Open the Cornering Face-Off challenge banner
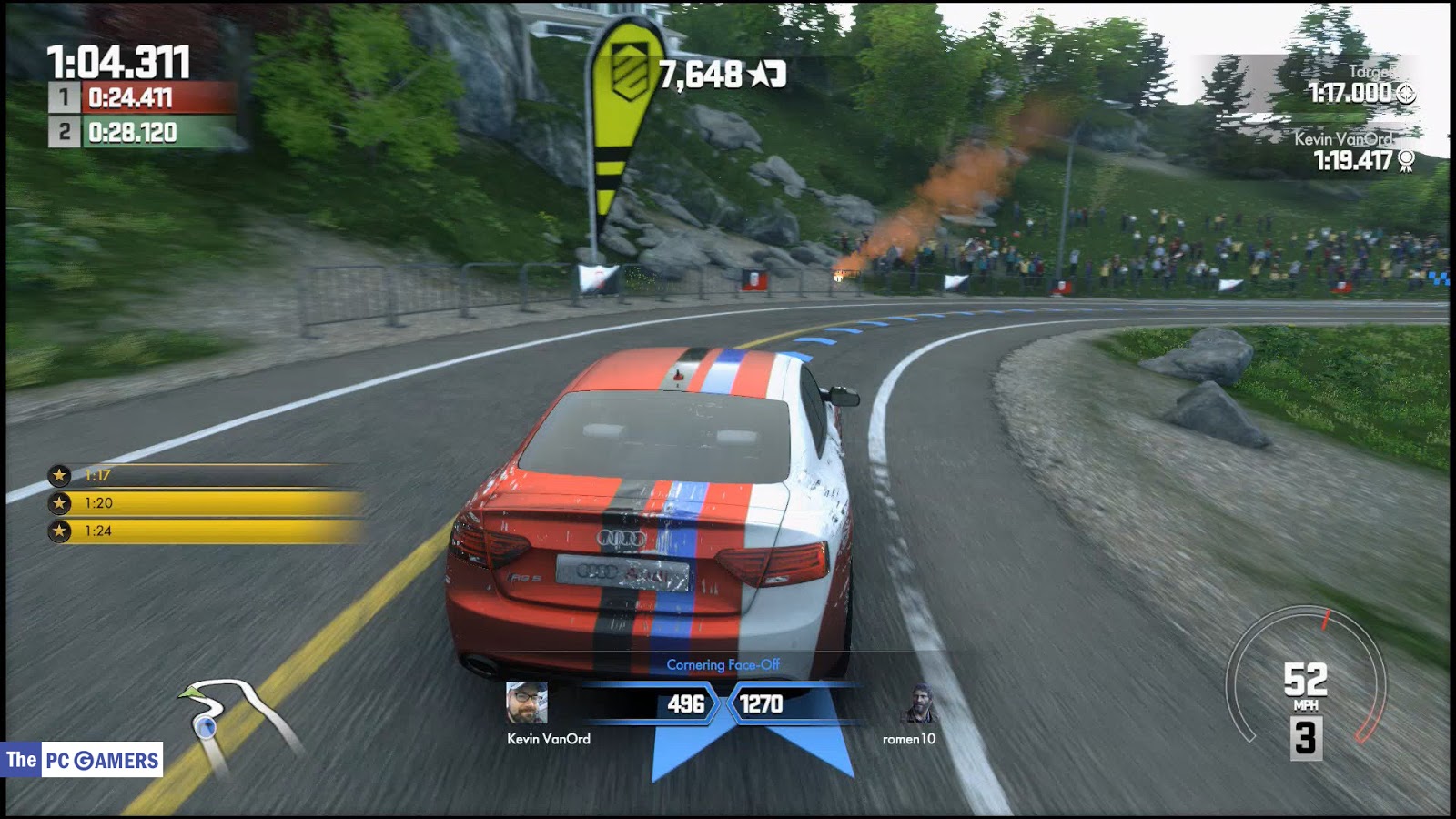The image size is (1456, 819). pos(723,665)
